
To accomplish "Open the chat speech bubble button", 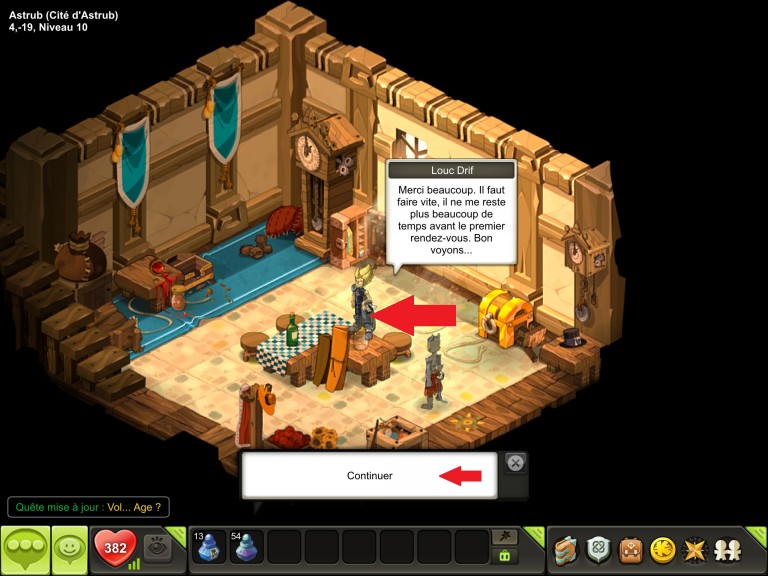I will (25, 549).
